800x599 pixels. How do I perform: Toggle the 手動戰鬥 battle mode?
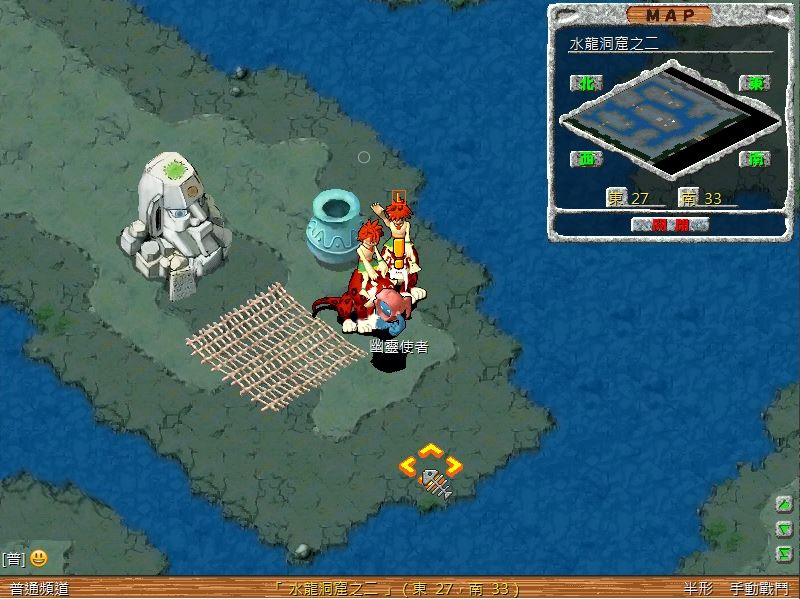[758, 590]
